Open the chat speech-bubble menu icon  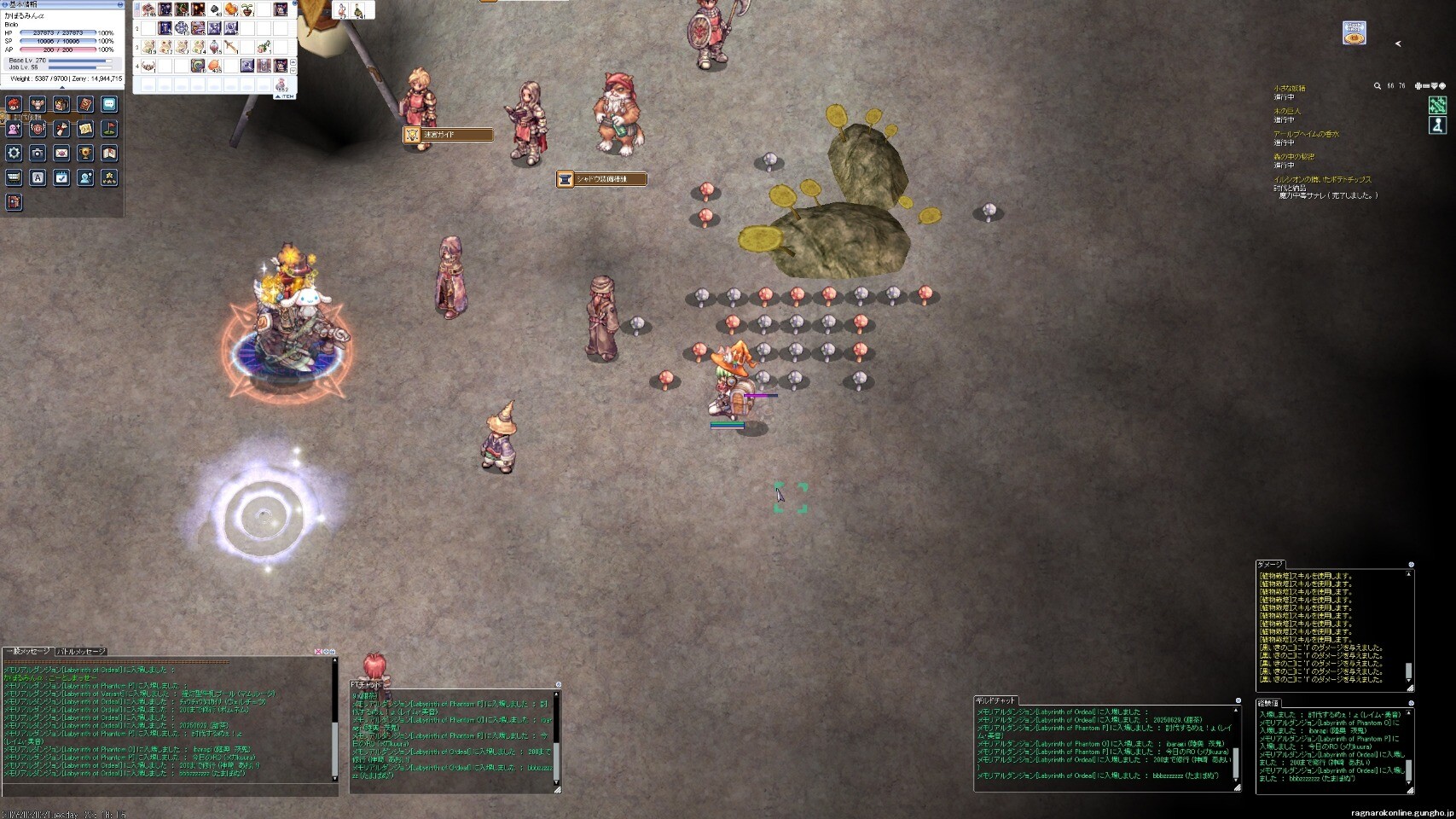point(109,104)
